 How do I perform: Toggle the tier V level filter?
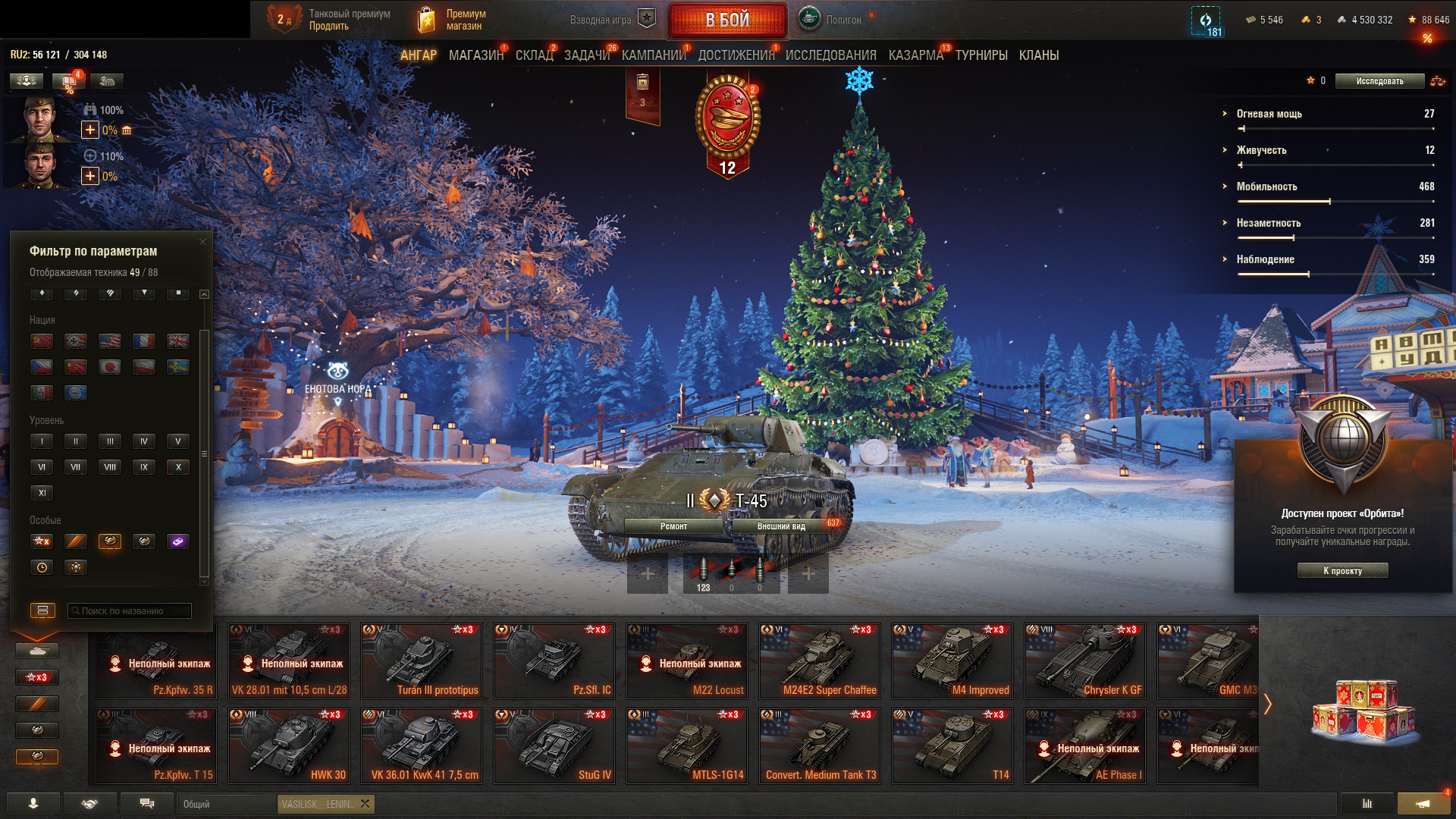[178, 441]
